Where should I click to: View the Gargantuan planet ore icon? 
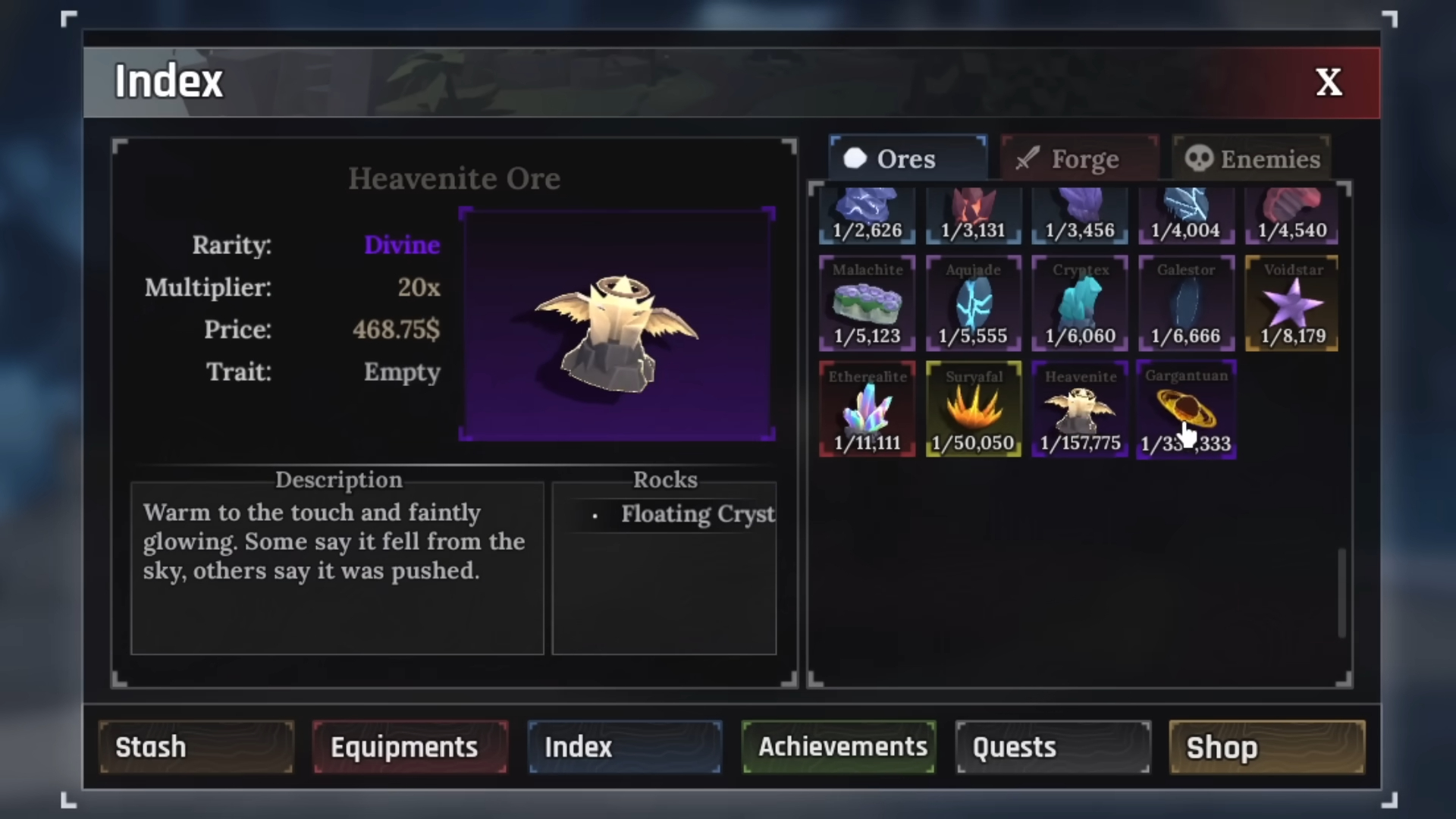(x=1186, y=409)
